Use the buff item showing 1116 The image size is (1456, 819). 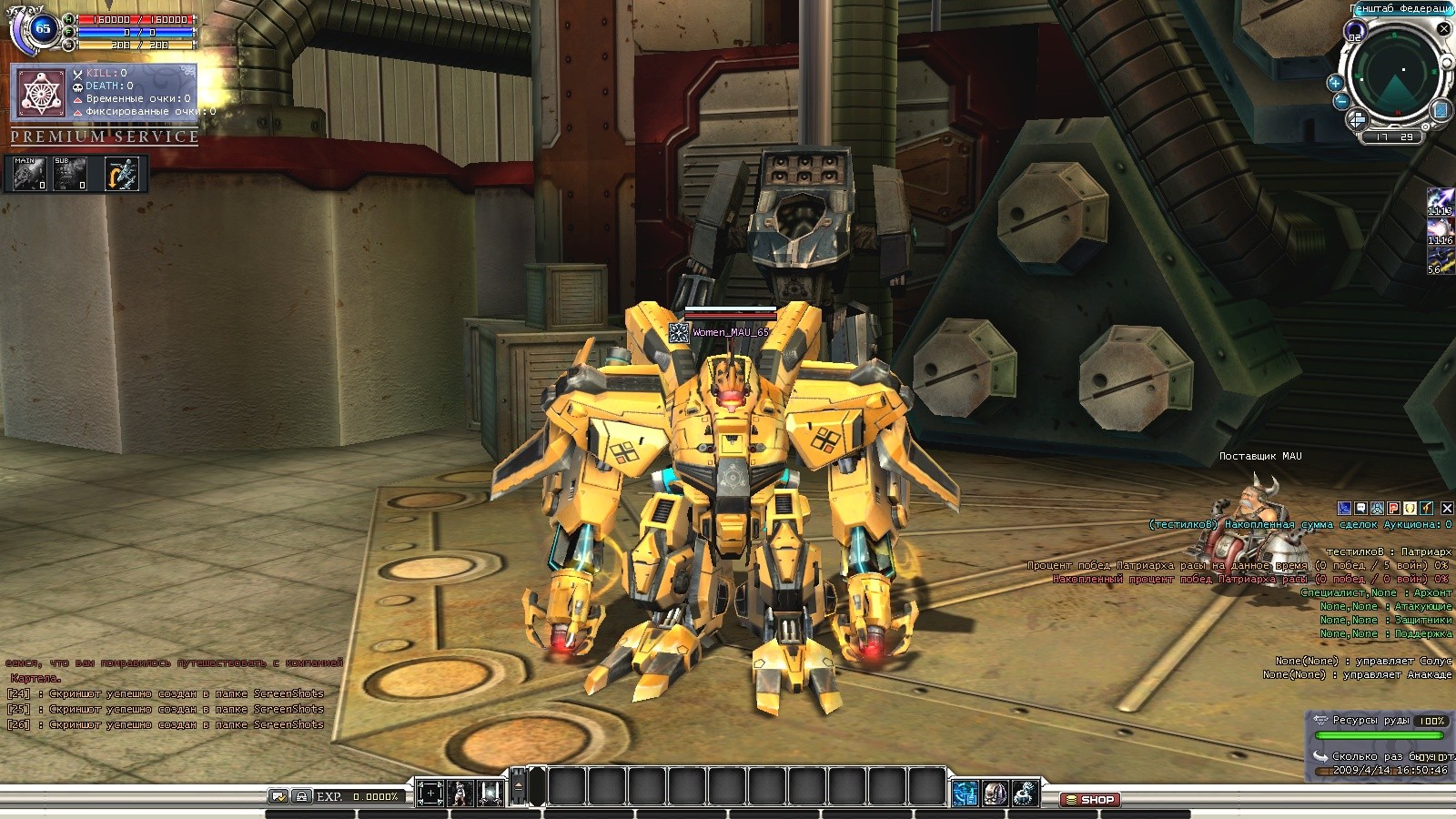coord(1440,231)
